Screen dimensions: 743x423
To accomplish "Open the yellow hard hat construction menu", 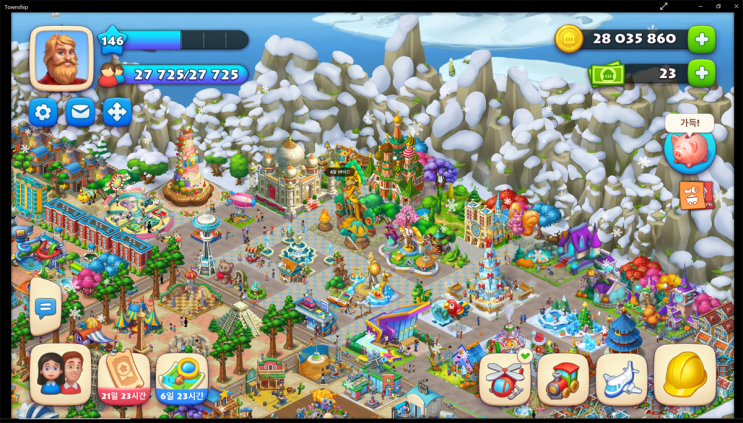I will click(685, 375).
